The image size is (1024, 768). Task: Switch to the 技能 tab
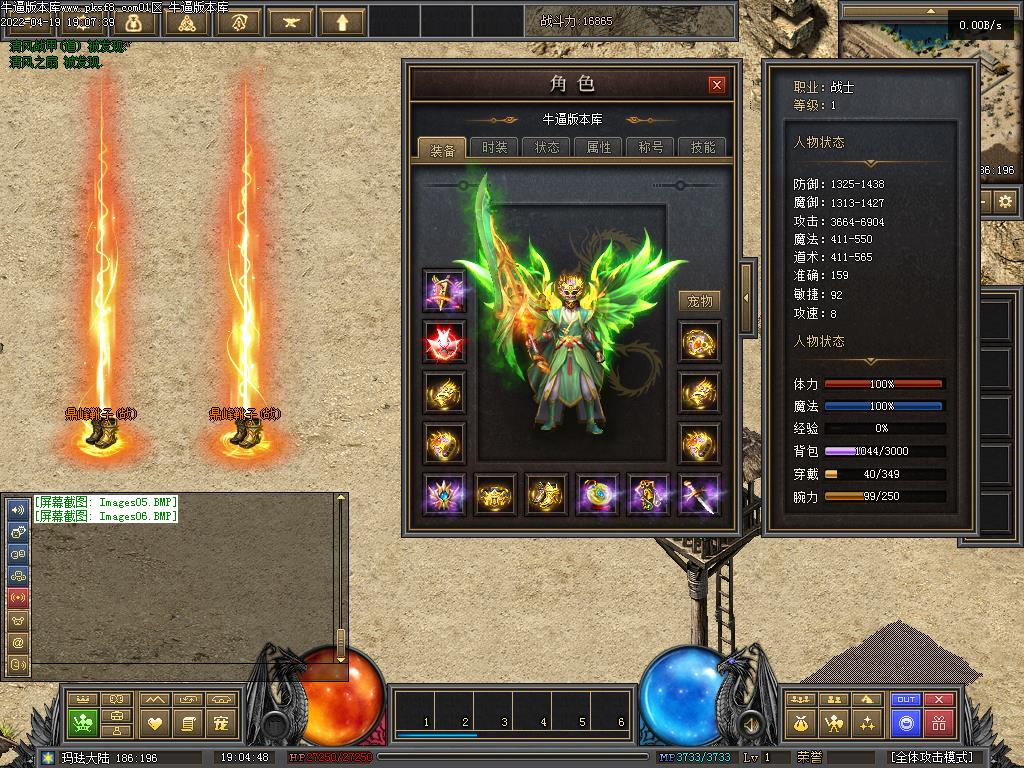pyautogui.click(x=703, y=147)
